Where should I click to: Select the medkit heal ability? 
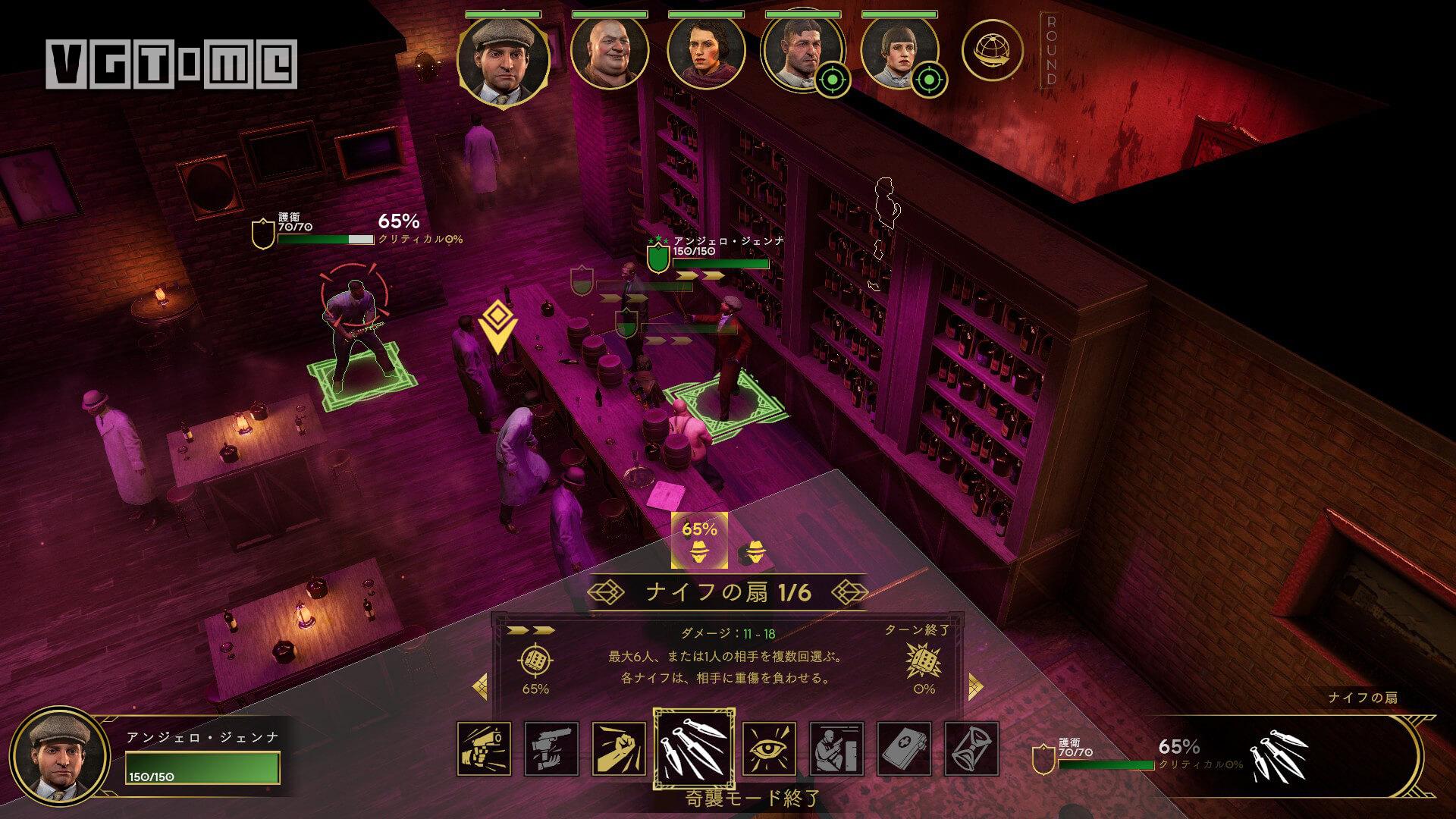[904, 748]
